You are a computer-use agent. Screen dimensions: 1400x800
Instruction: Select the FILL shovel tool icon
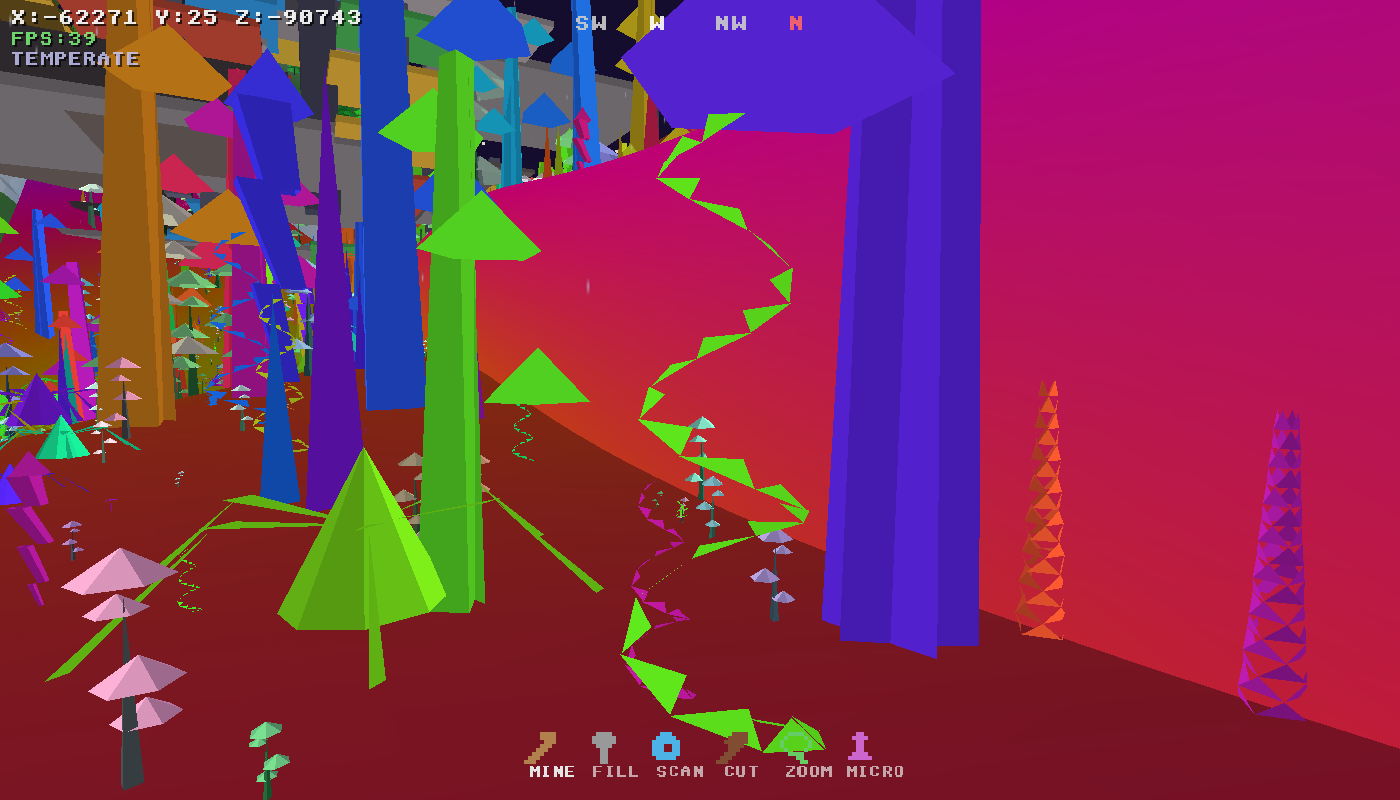[602, 745]
